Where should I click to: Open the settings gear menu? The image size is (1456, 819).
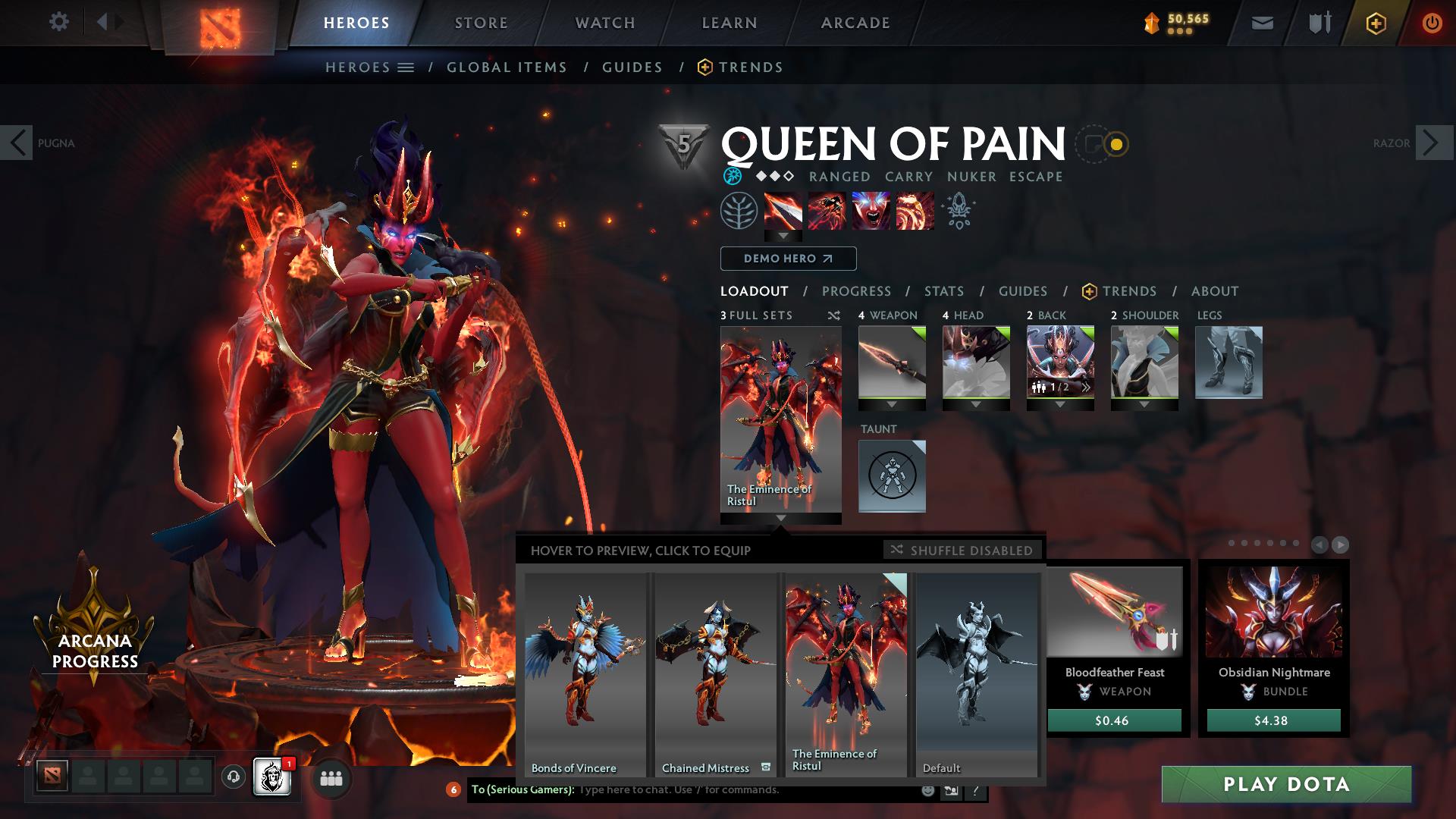[59, 22]
